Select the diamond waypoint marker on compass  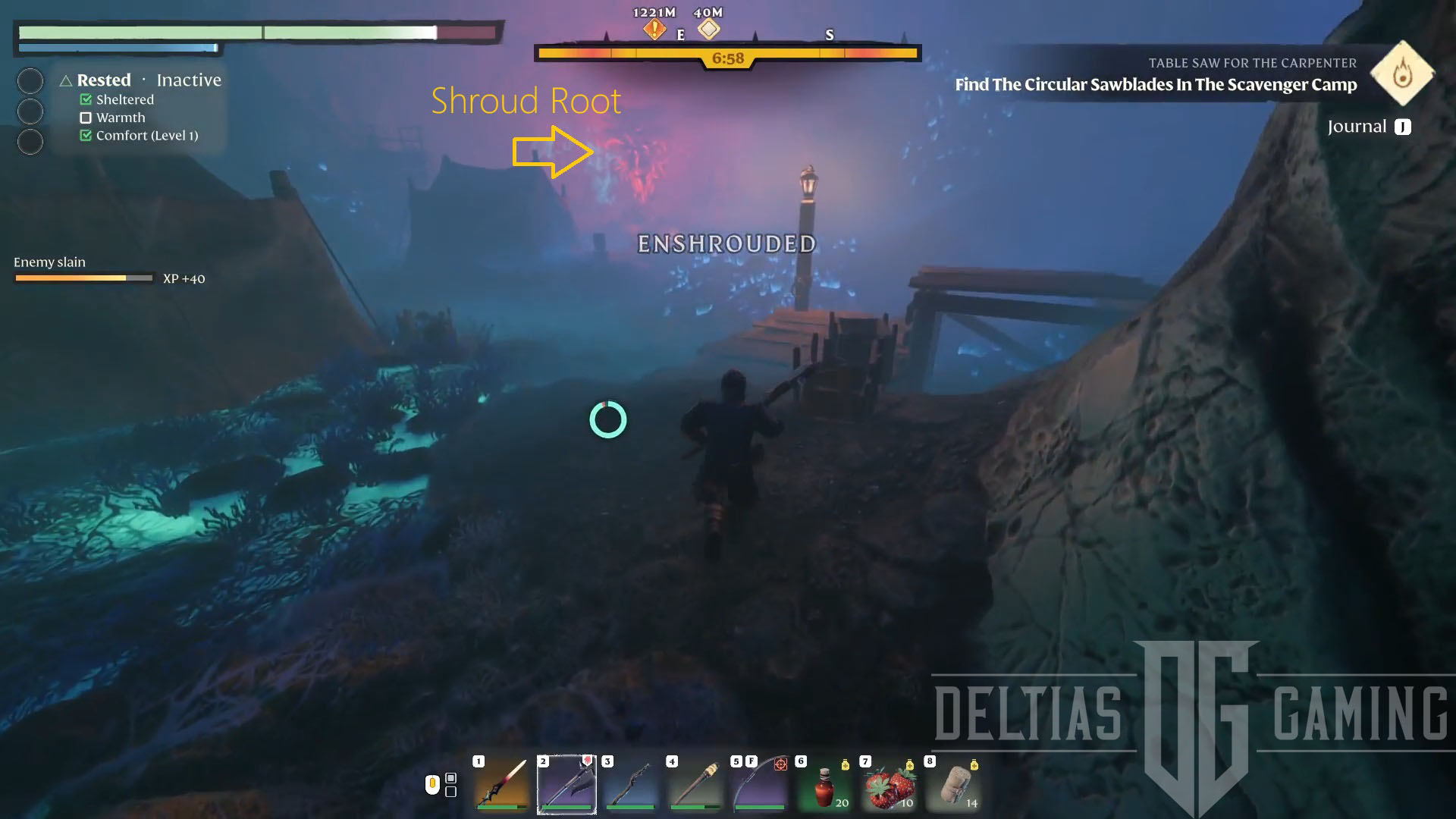pyautogui.click(x=709, y=30)
